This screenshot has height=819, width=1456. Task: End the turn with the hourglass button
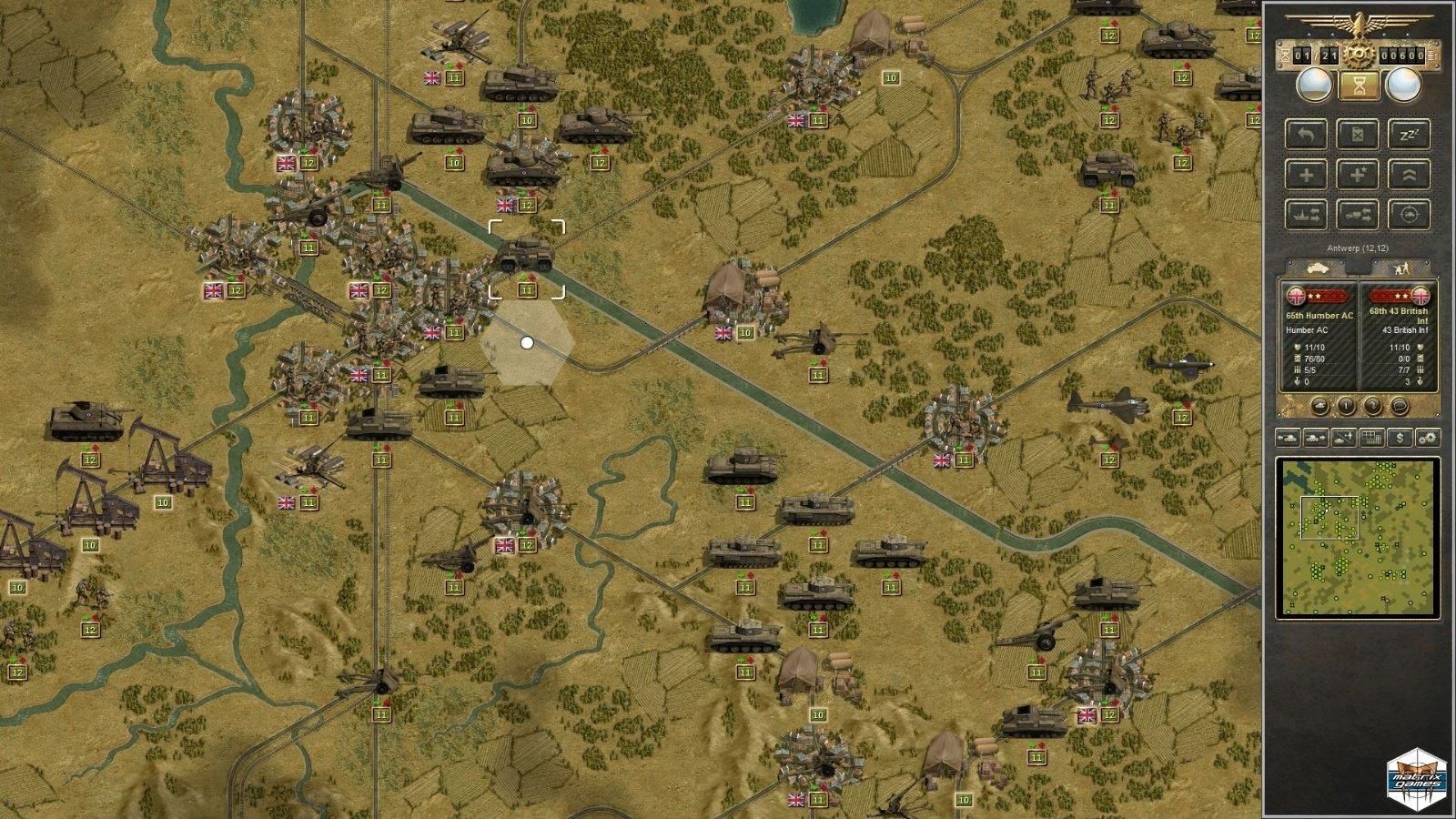pos(1361,86)
